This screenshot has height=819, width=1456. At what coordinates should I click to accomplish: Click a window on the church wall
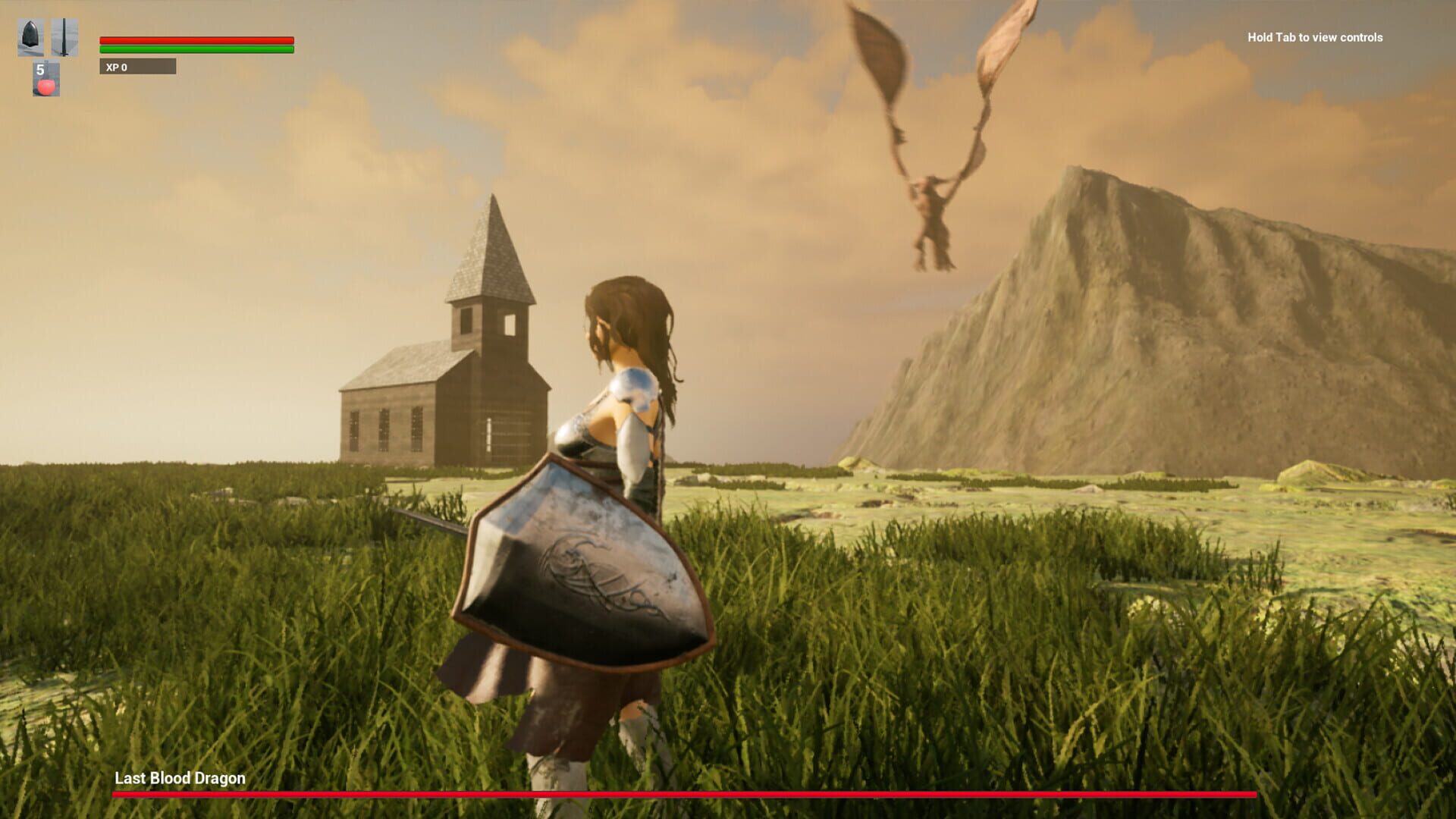pyautogui.click(x=384, y=428)
